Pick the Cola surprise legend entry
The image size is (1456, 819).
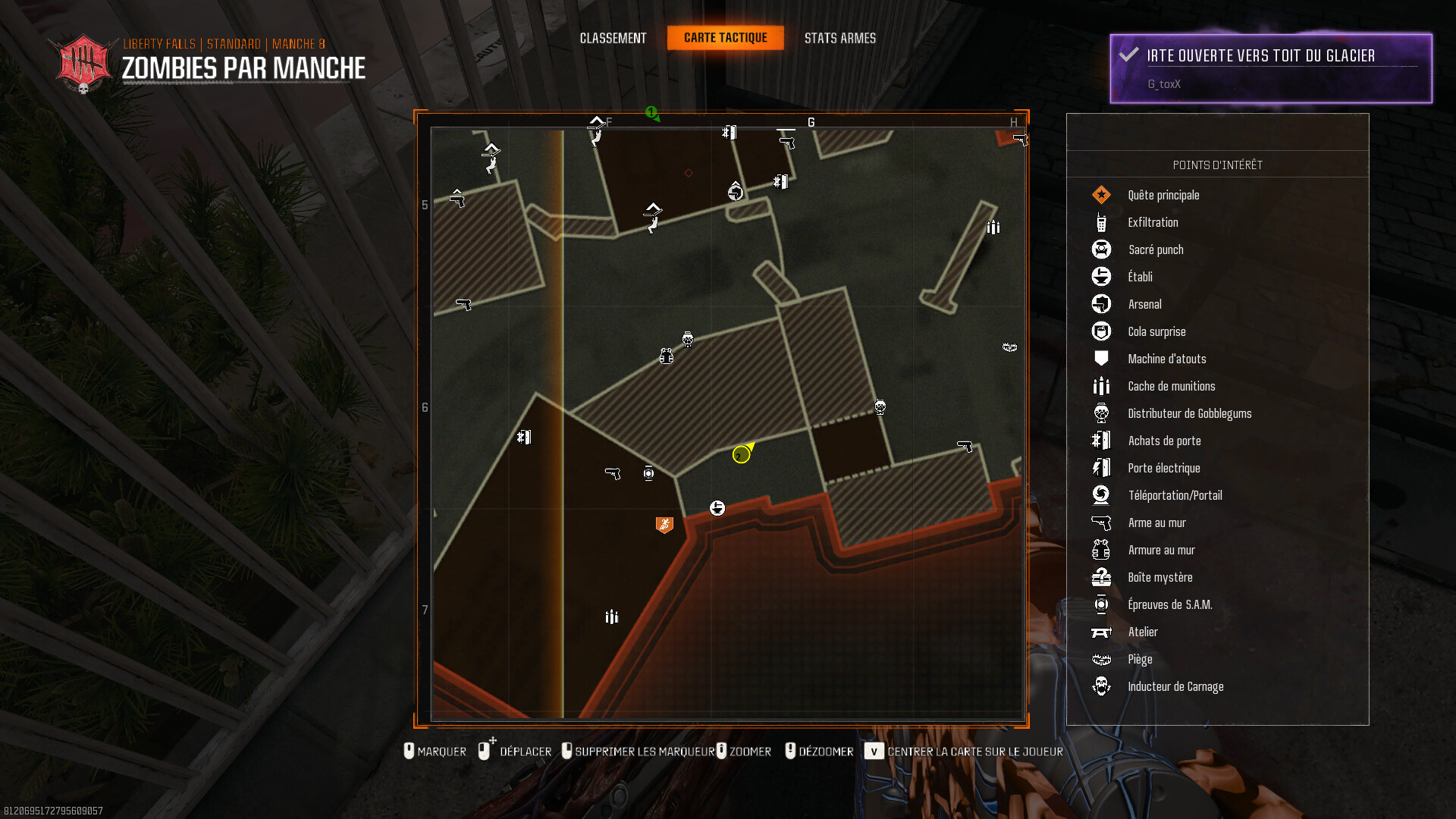(1156, 331)
